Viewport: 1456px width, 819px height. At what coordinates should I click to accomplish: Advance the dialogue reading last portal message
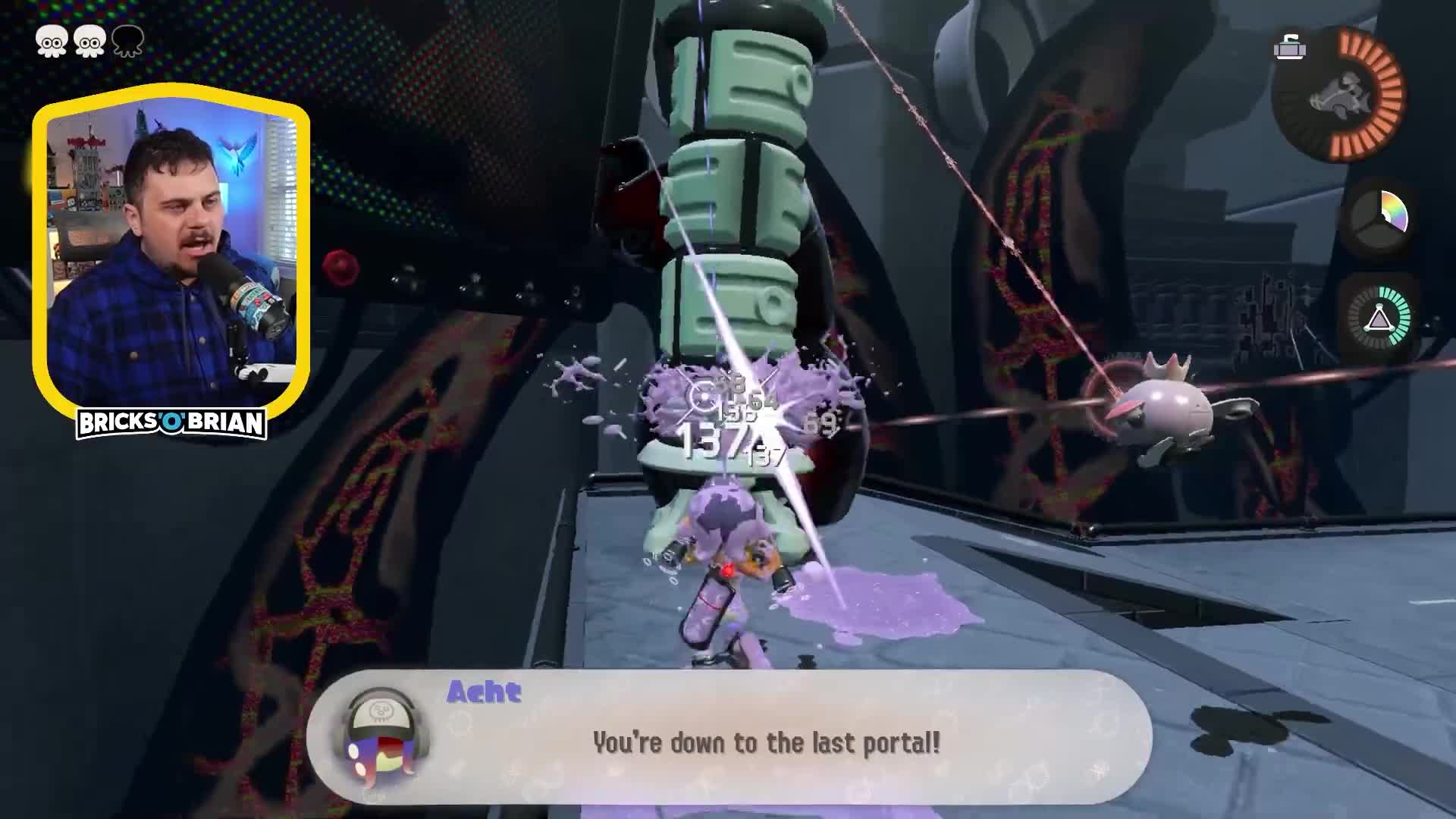coord(766,743)
